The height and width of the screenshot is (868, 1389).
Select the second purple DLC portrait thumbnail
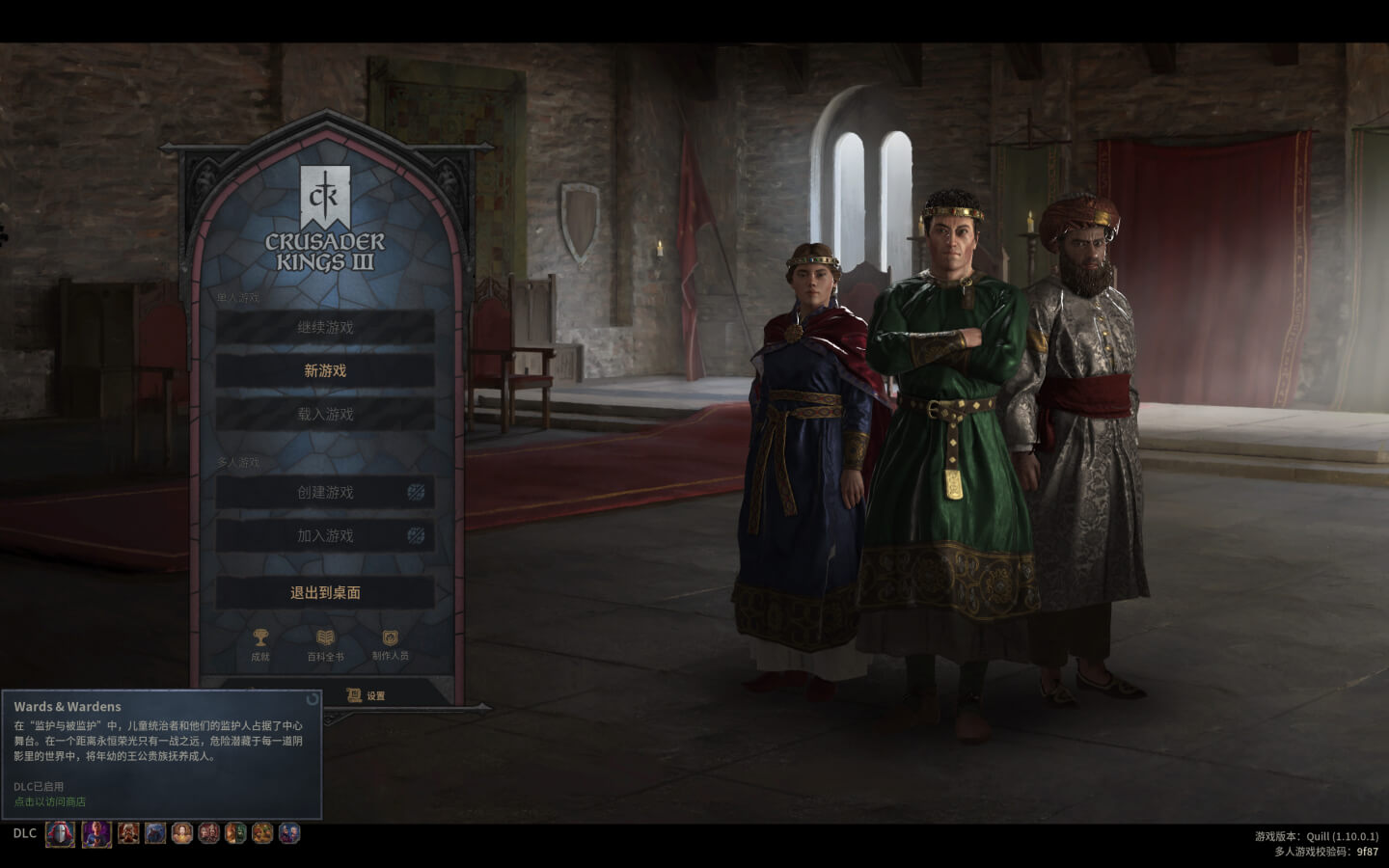[x=96, y=834]
